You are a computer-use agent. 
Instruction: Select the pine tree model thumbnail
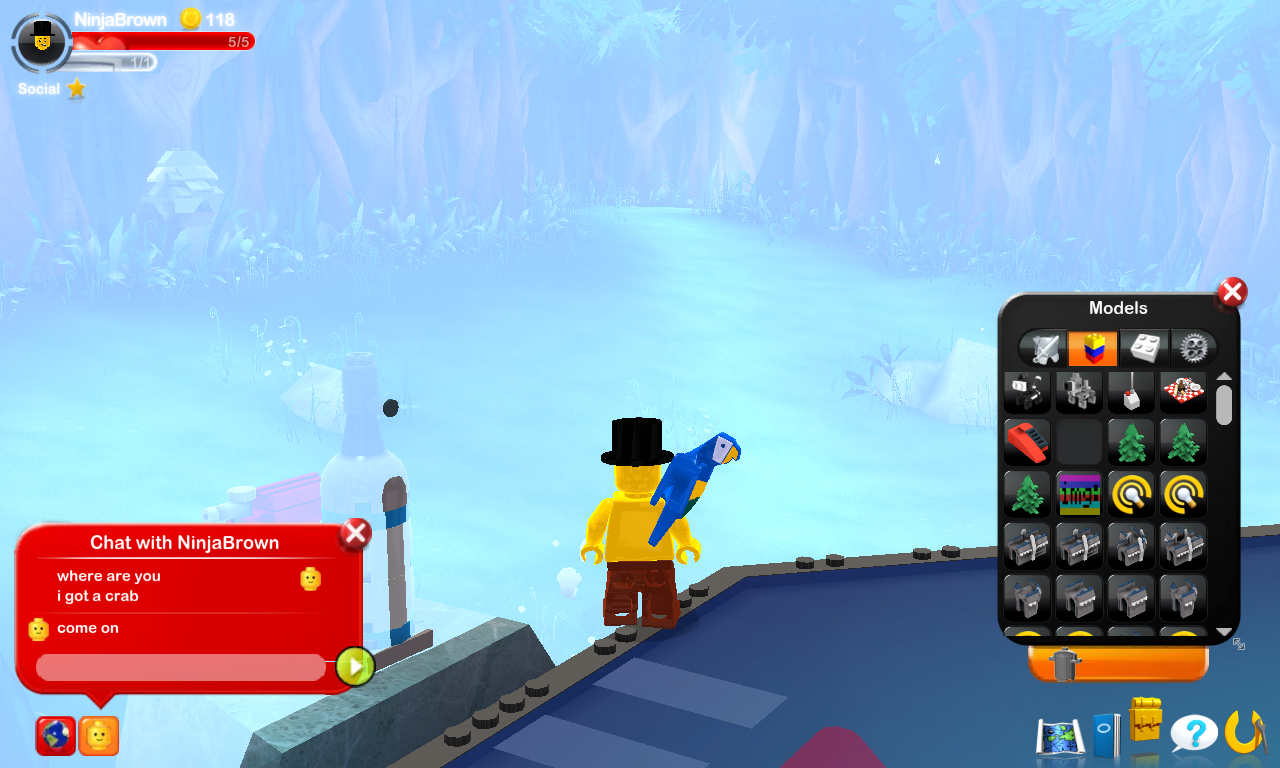[1131, 442]
